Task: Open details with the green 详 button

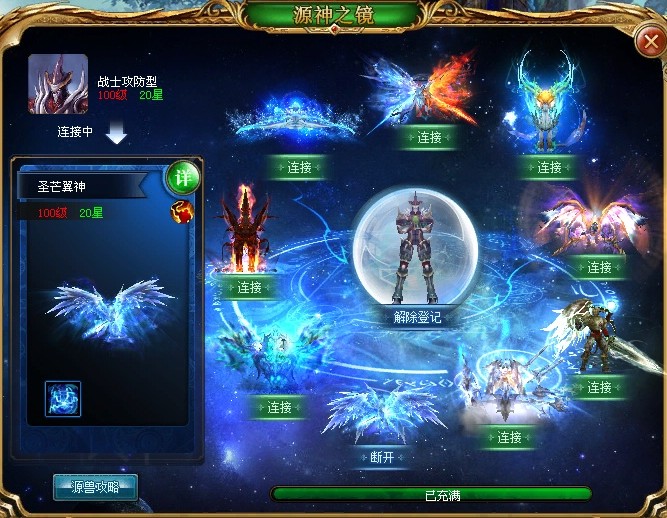Action: tap(182, 177)
